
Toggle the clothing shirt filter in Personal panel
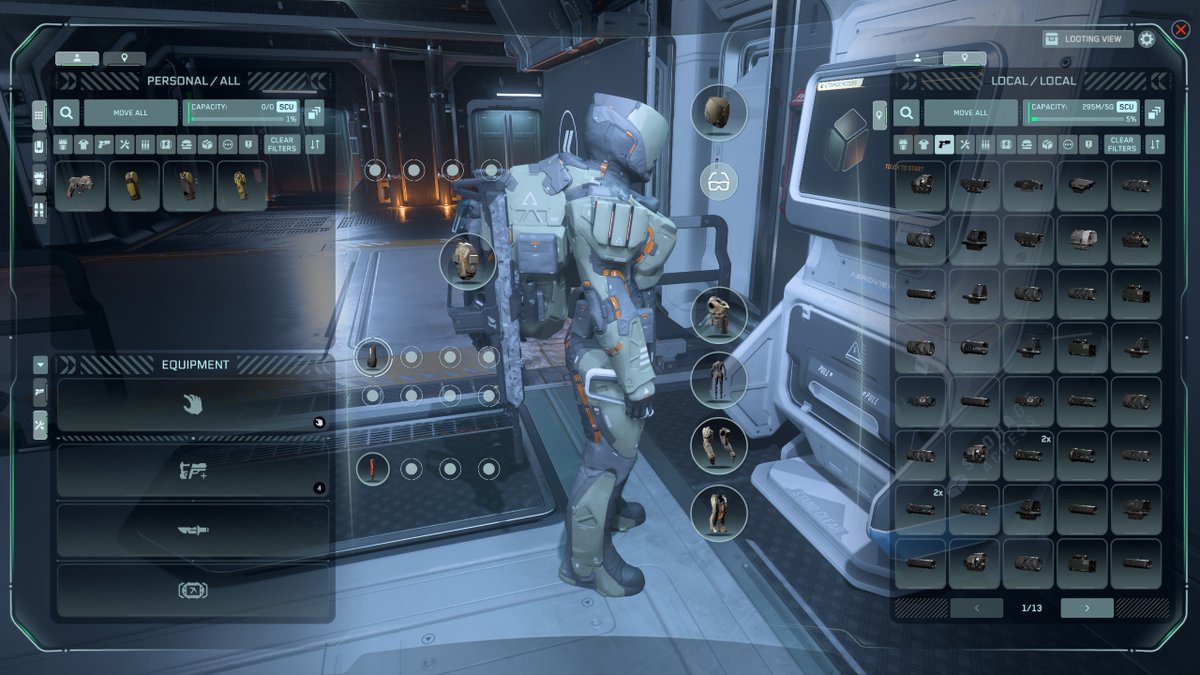[83, 144]
